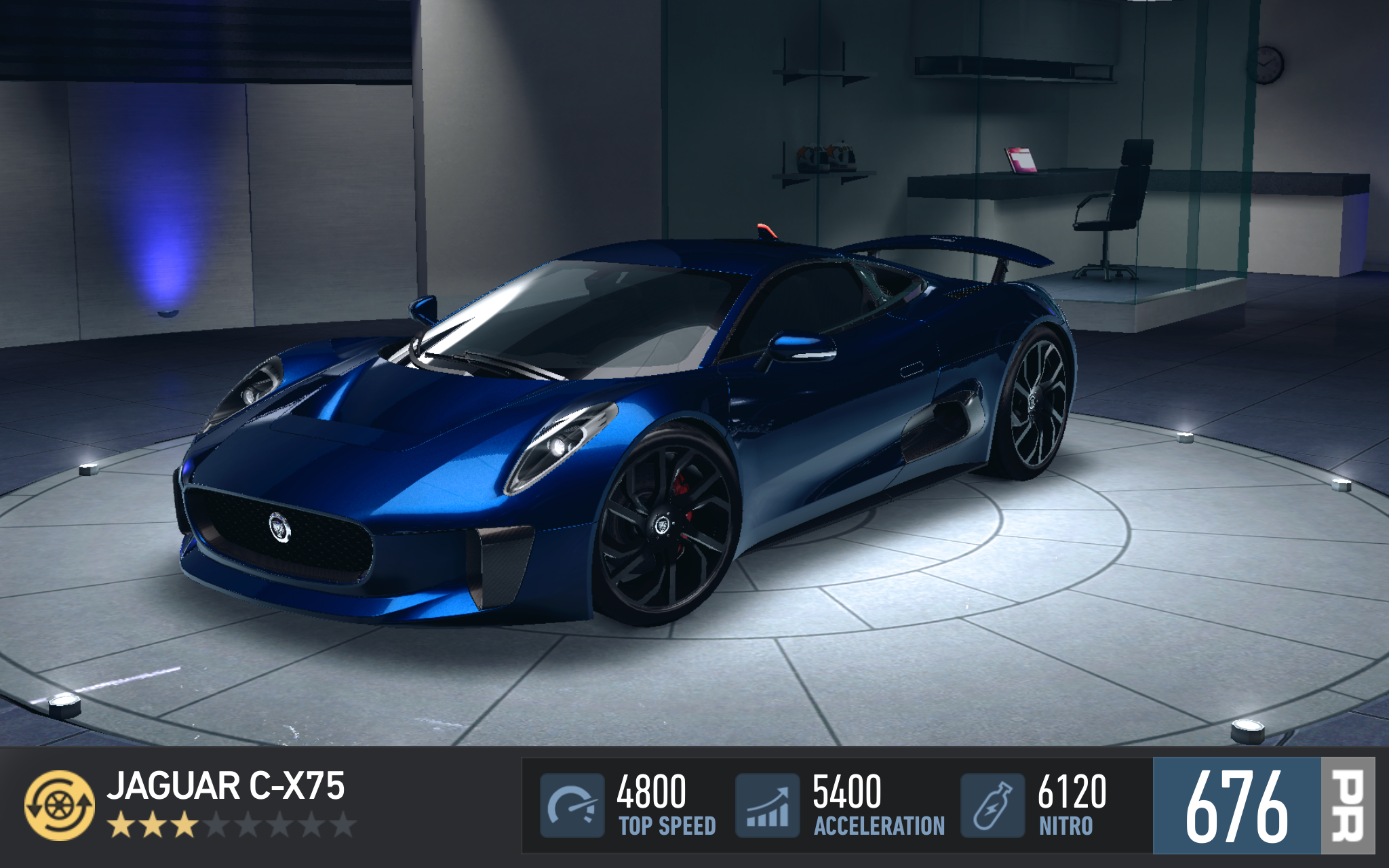The image size is (1389, 868).
Task: Open the Nitro bottle icon
Action: [992, 805]
